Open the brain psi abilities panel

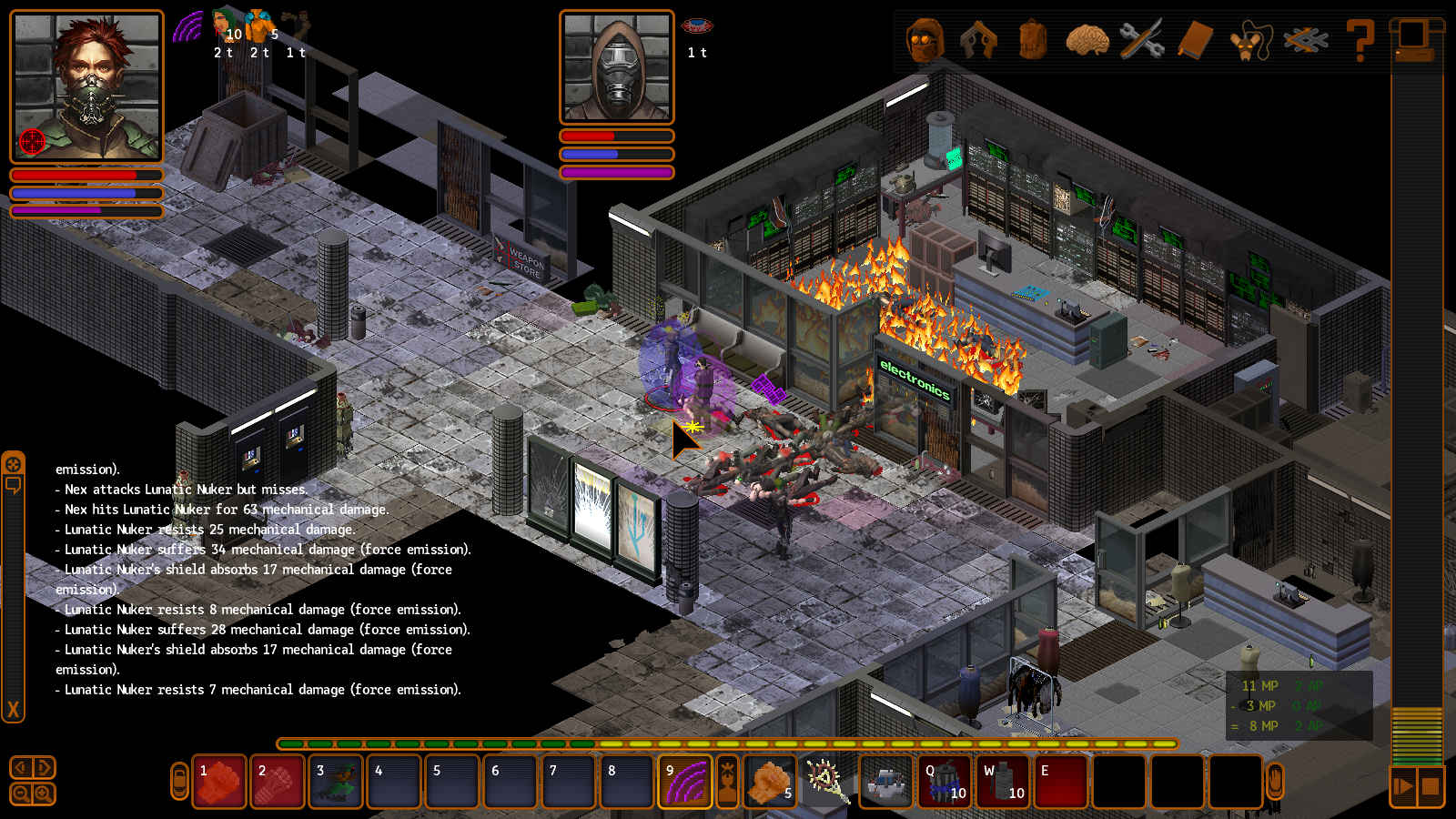[1087, 40]
